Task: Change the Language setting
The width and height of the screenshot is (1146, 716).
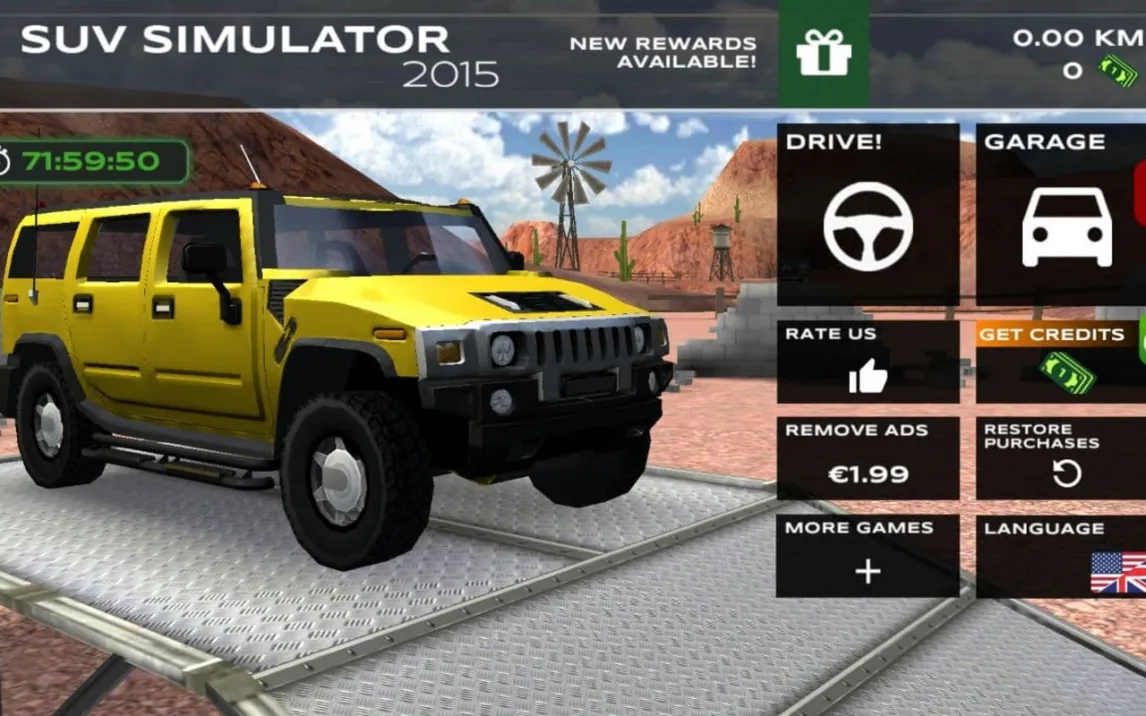Action: pos(1060,556)
